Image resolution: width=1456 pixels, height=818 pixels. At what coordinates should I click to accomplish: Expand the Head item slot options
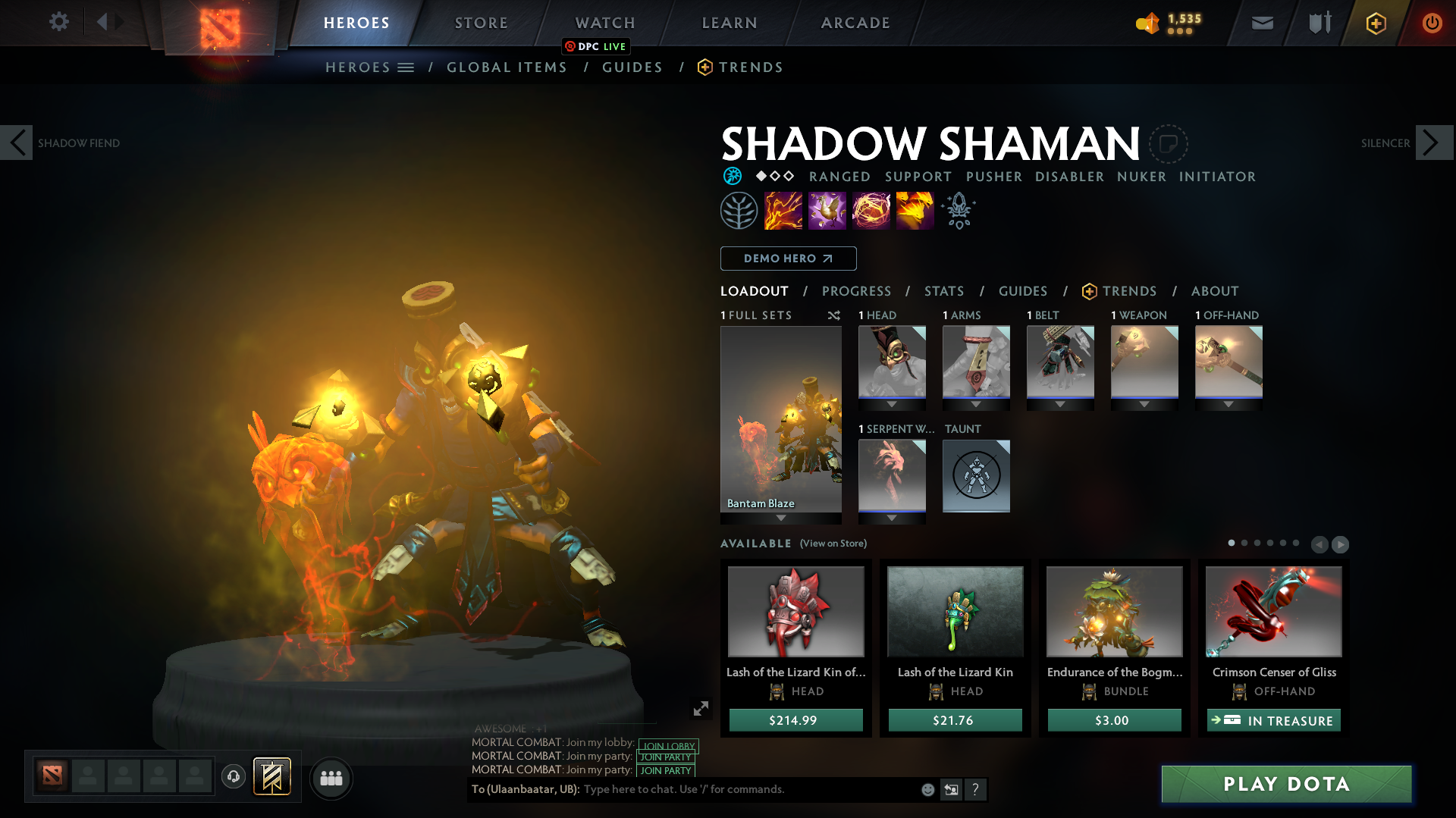coord(892,404)
